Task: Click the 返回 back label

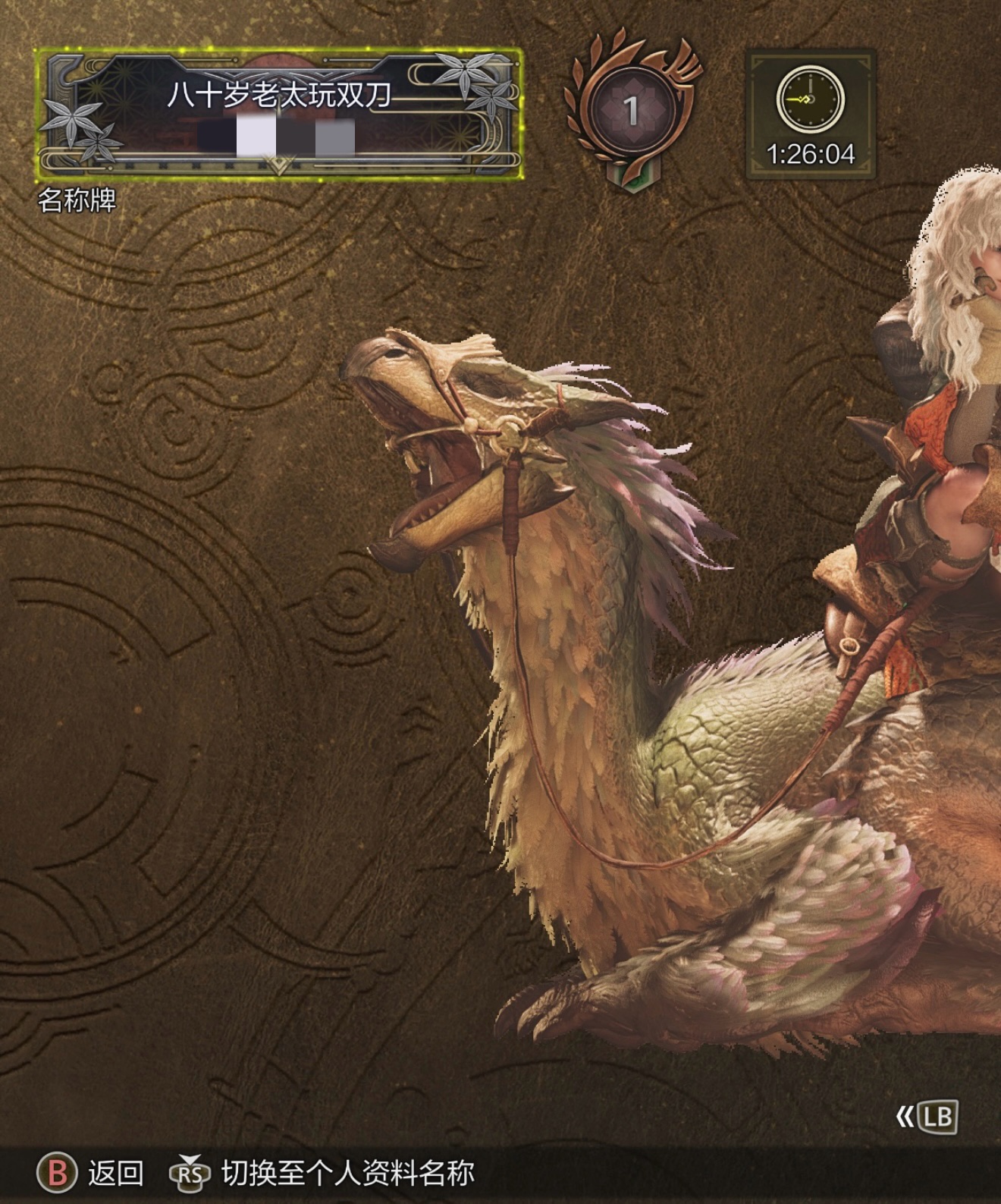Action: pos(115,1172)
